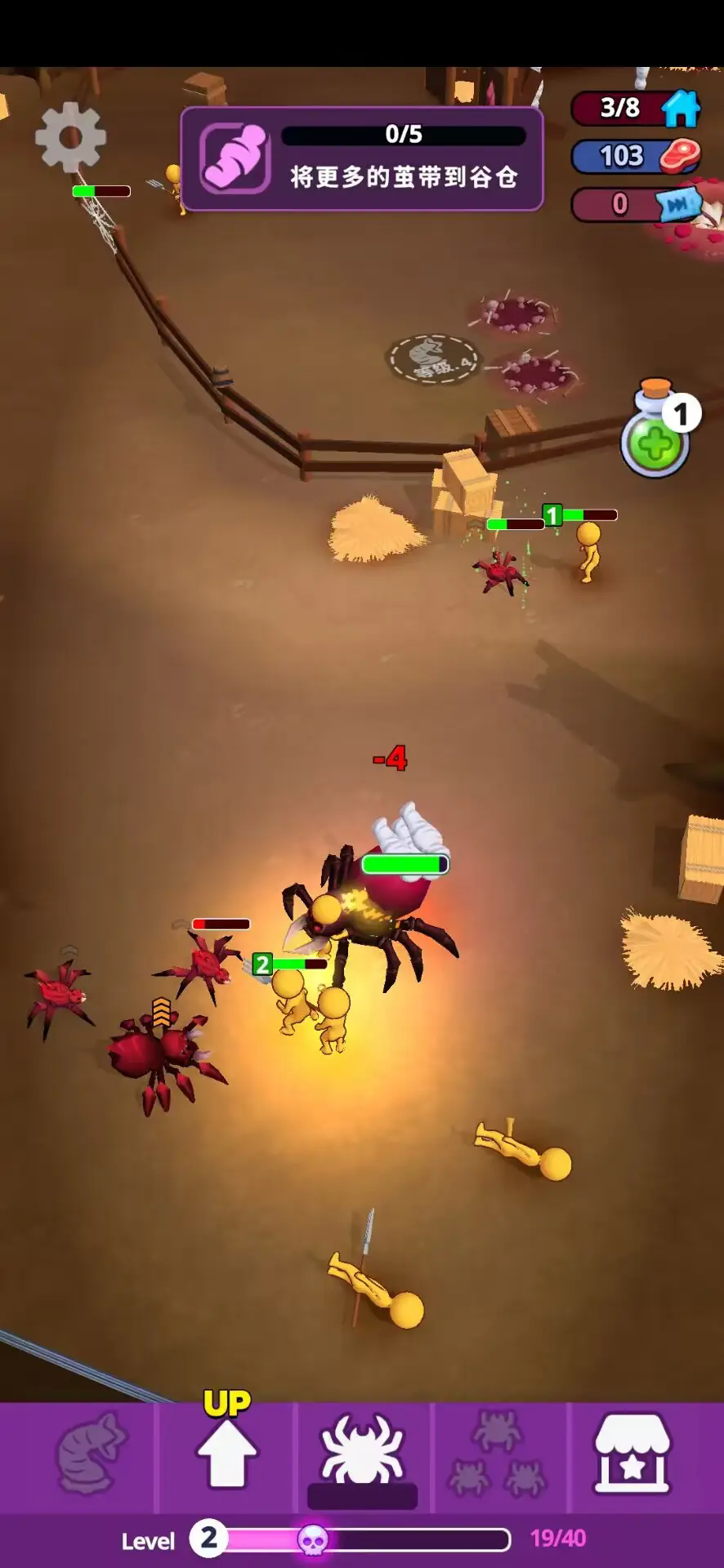The image size is (724, 1568).
Task: Open the cocoon quest objective tracker
Action: (361, 158)
